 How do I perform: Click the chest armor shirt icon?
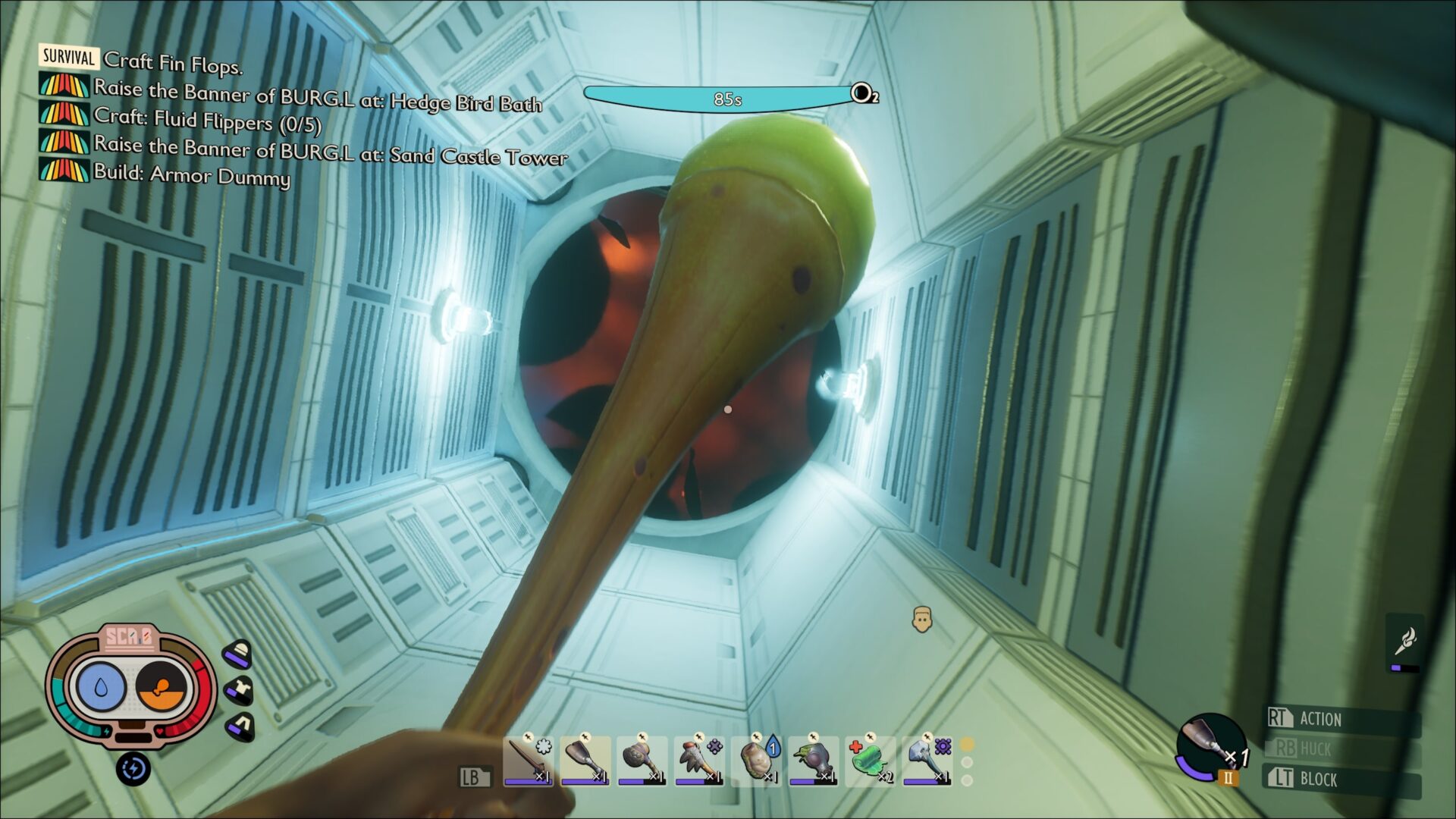click(x=240, y=690)
